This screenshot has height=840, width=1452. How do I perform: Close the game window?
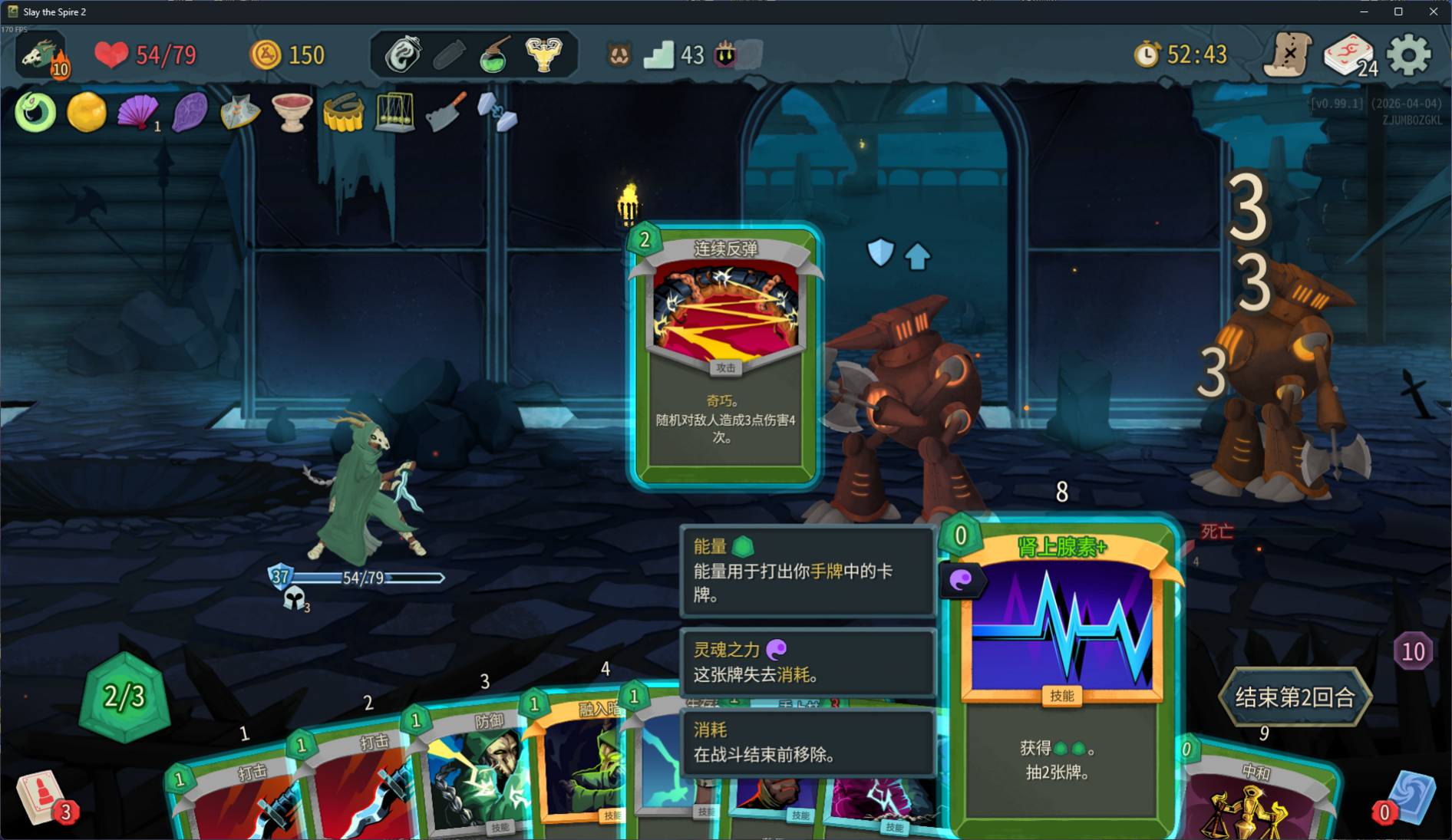[1433, 12]
